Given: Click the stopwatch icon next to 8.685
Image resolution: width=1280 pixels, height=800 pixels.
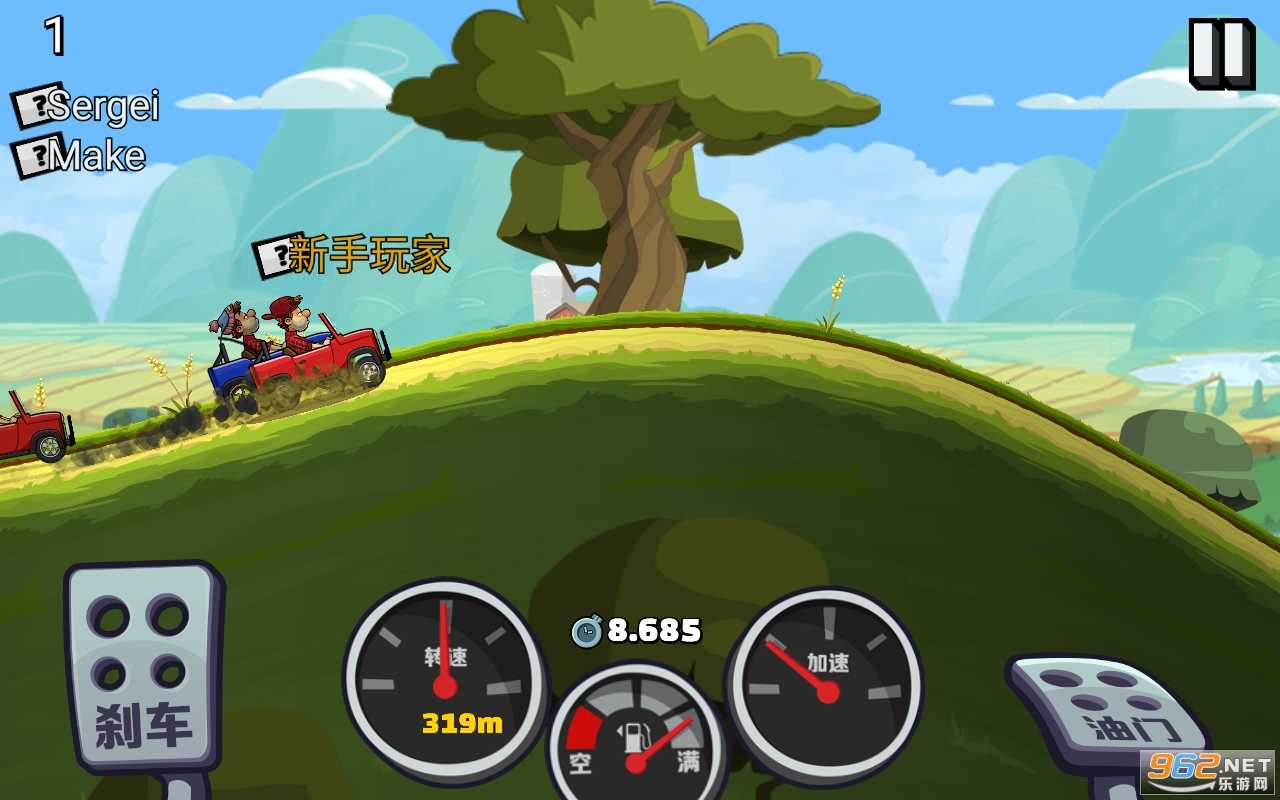Looking at the screenshot, I should (588, 630).
